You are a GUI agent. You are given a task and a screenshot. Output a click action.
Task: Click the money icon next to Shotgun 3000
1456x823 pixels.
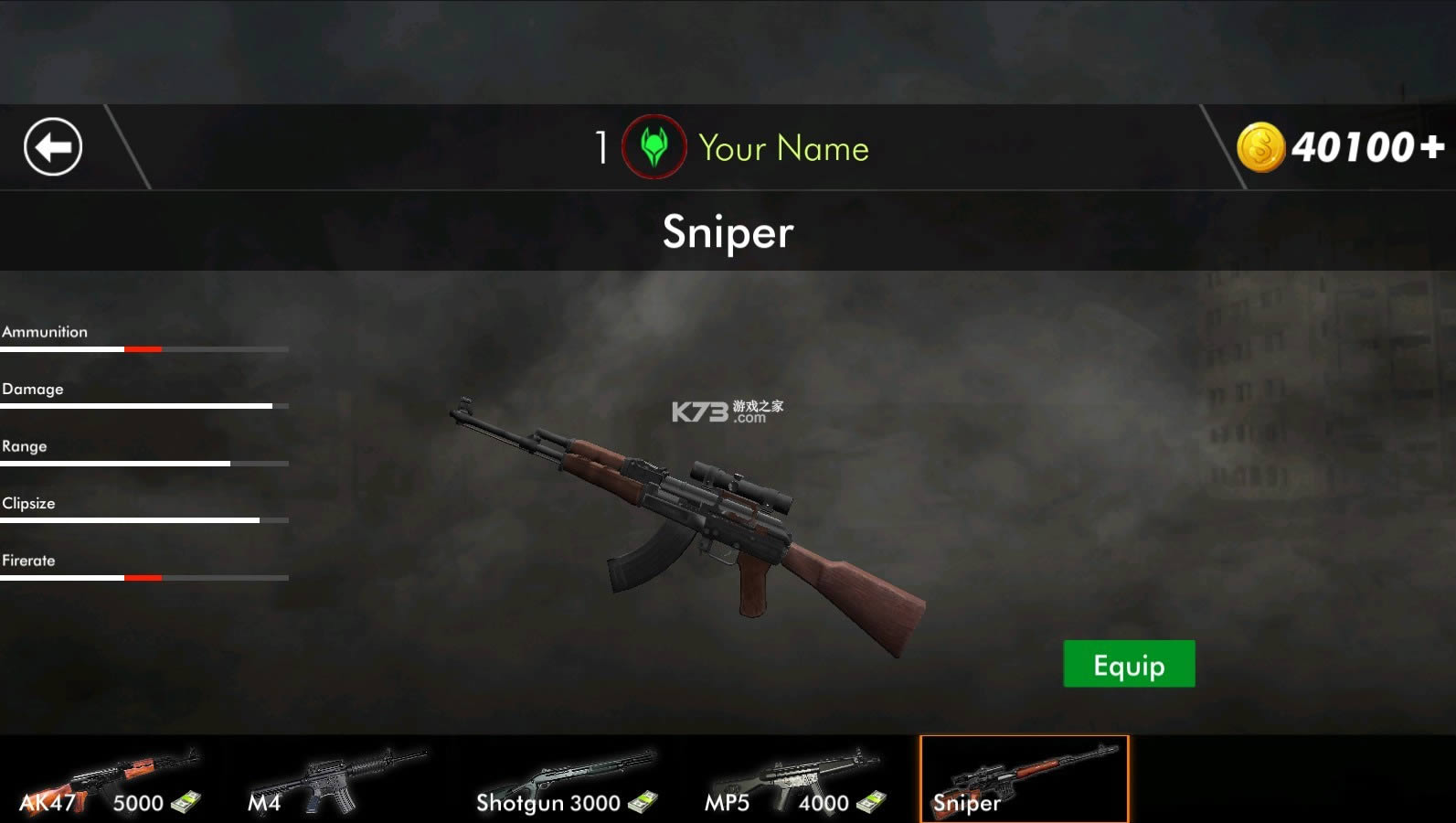click(x=643, y=803)
